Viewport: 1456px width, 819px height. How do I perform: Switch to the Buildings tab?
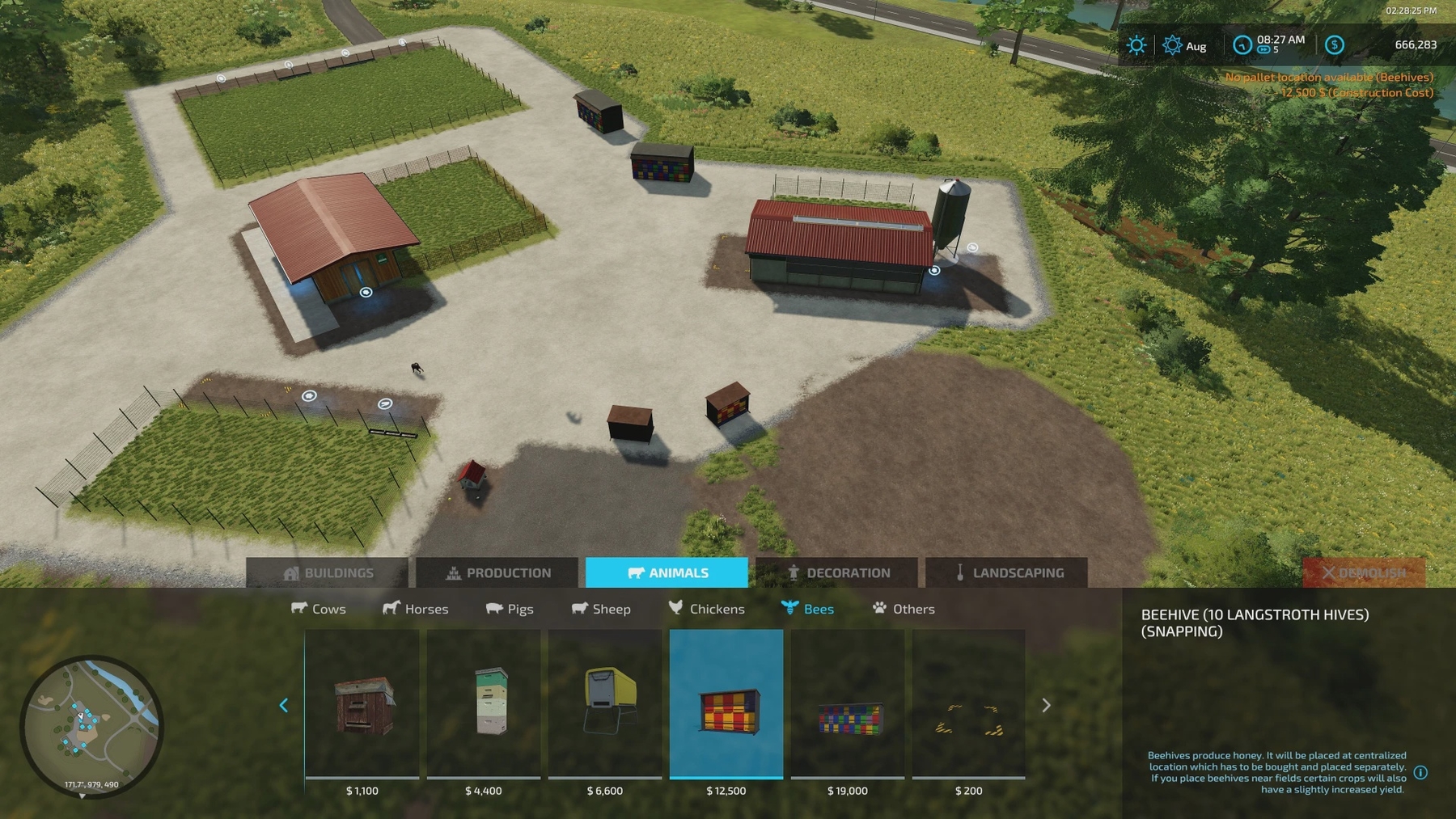[x=328, y=572]
